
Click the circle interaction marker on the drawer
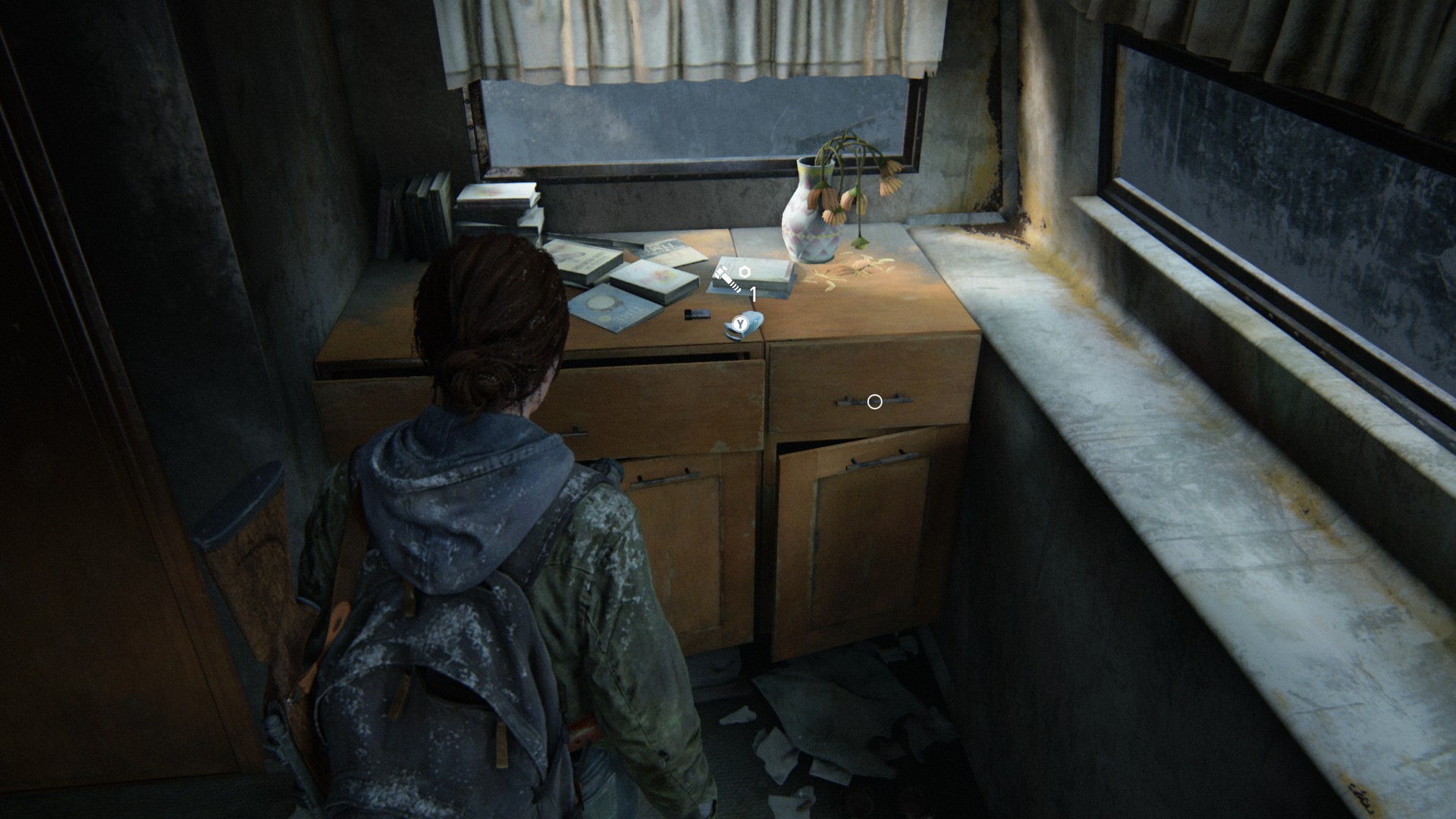click(874, 402)
